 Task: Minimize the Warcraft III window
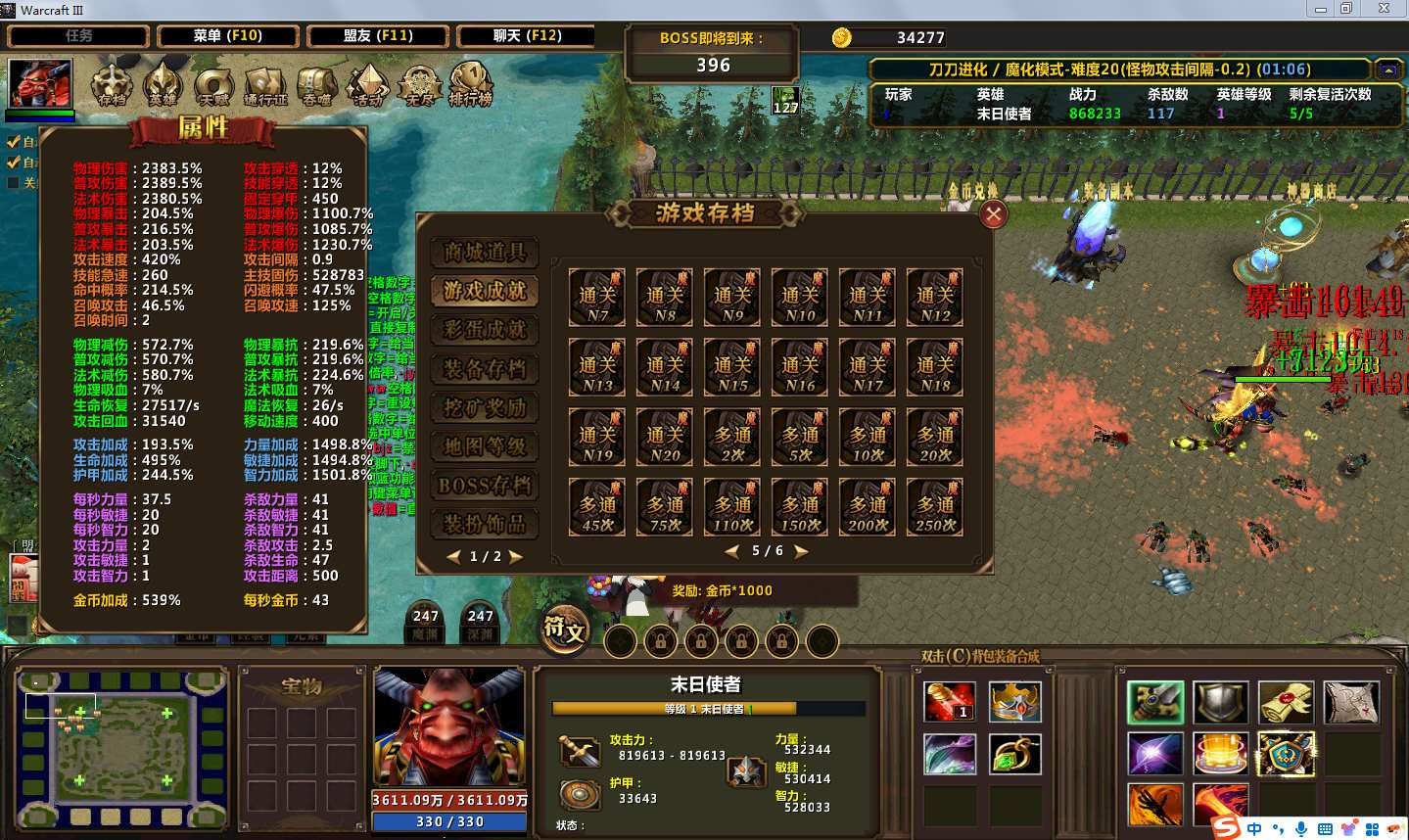pyautogui.click(x=1320, y=9)
